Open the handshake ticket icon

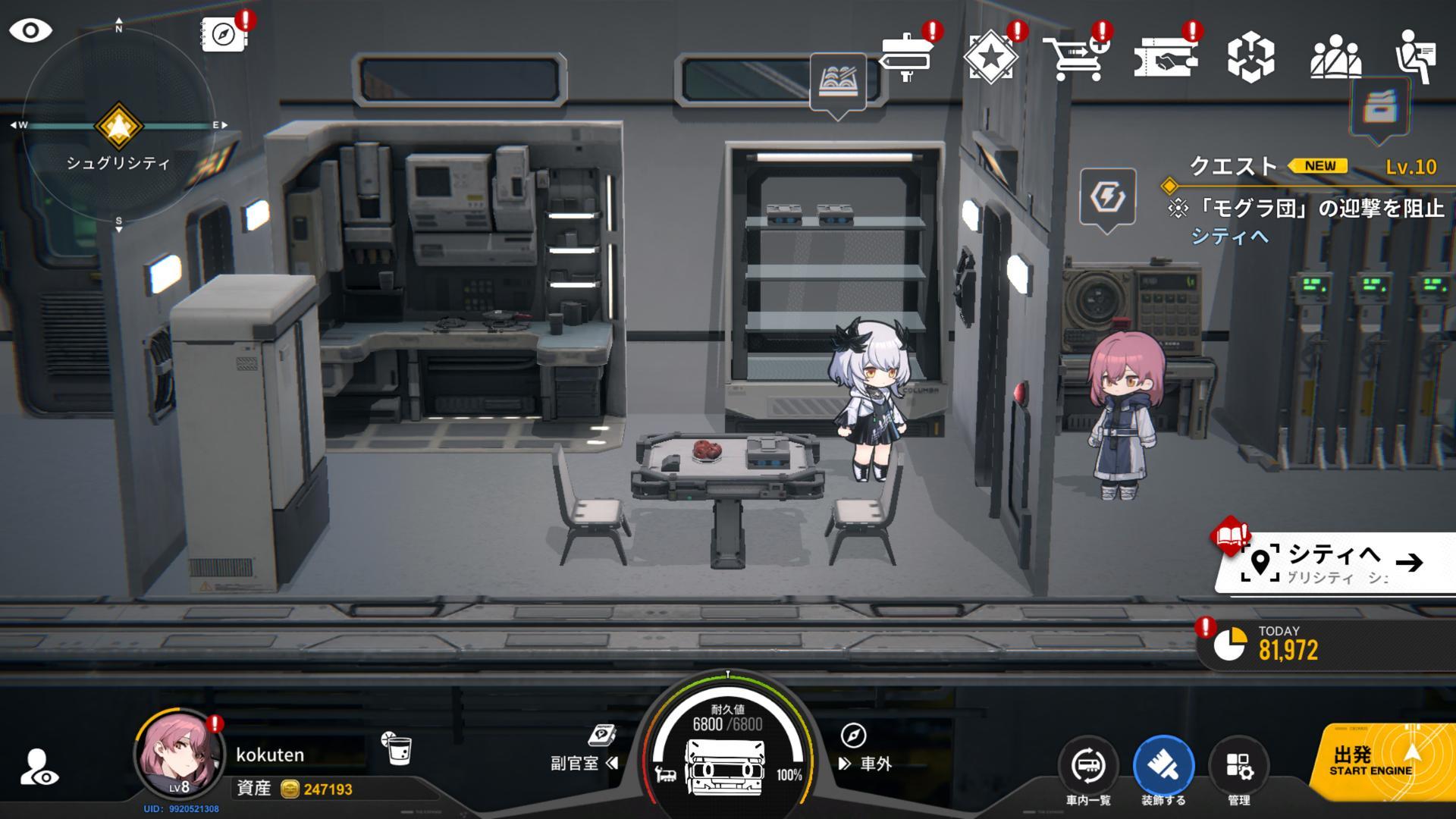pos(1165,57)
